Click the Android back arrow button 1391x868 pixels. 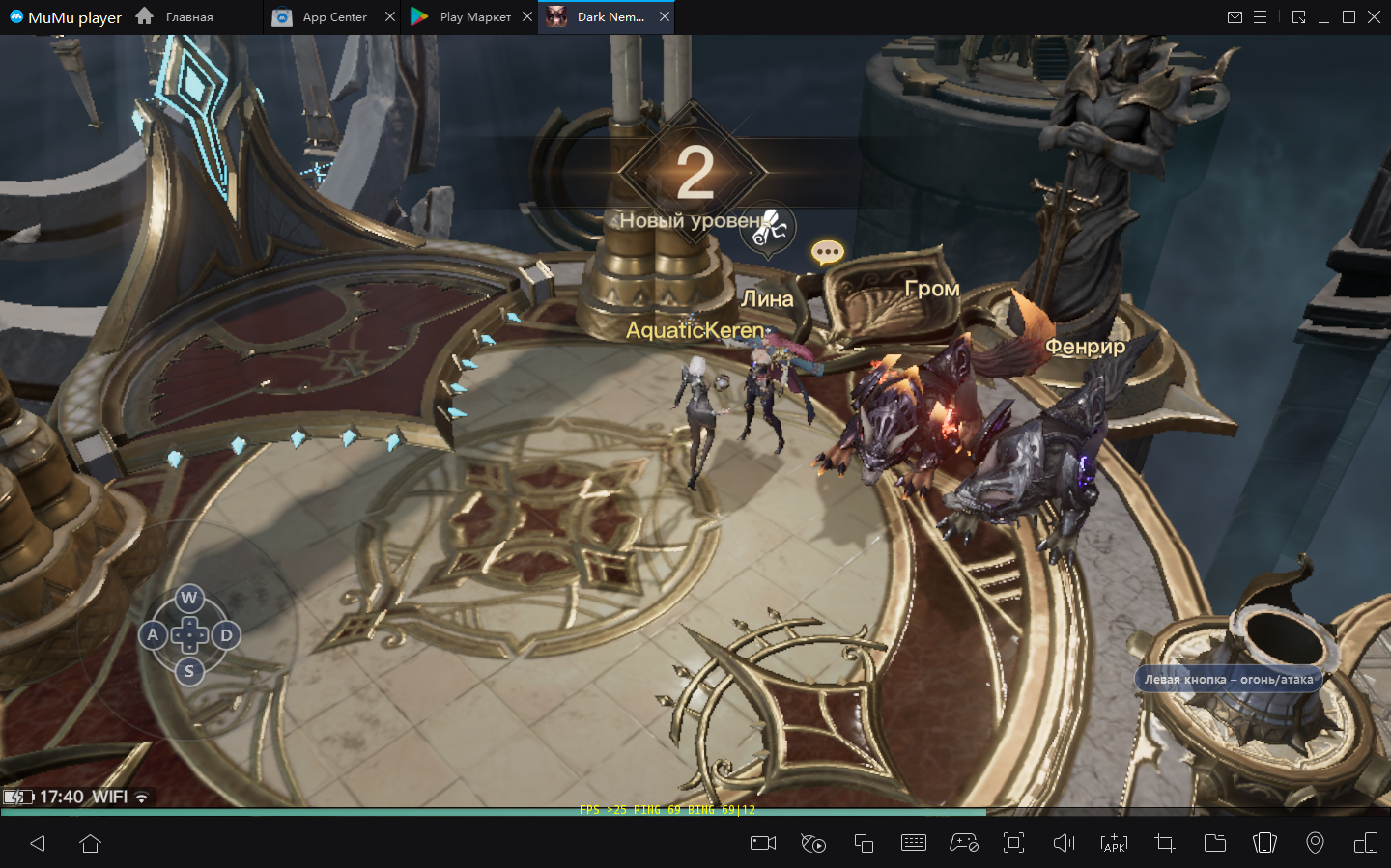(x=38, y=843)
